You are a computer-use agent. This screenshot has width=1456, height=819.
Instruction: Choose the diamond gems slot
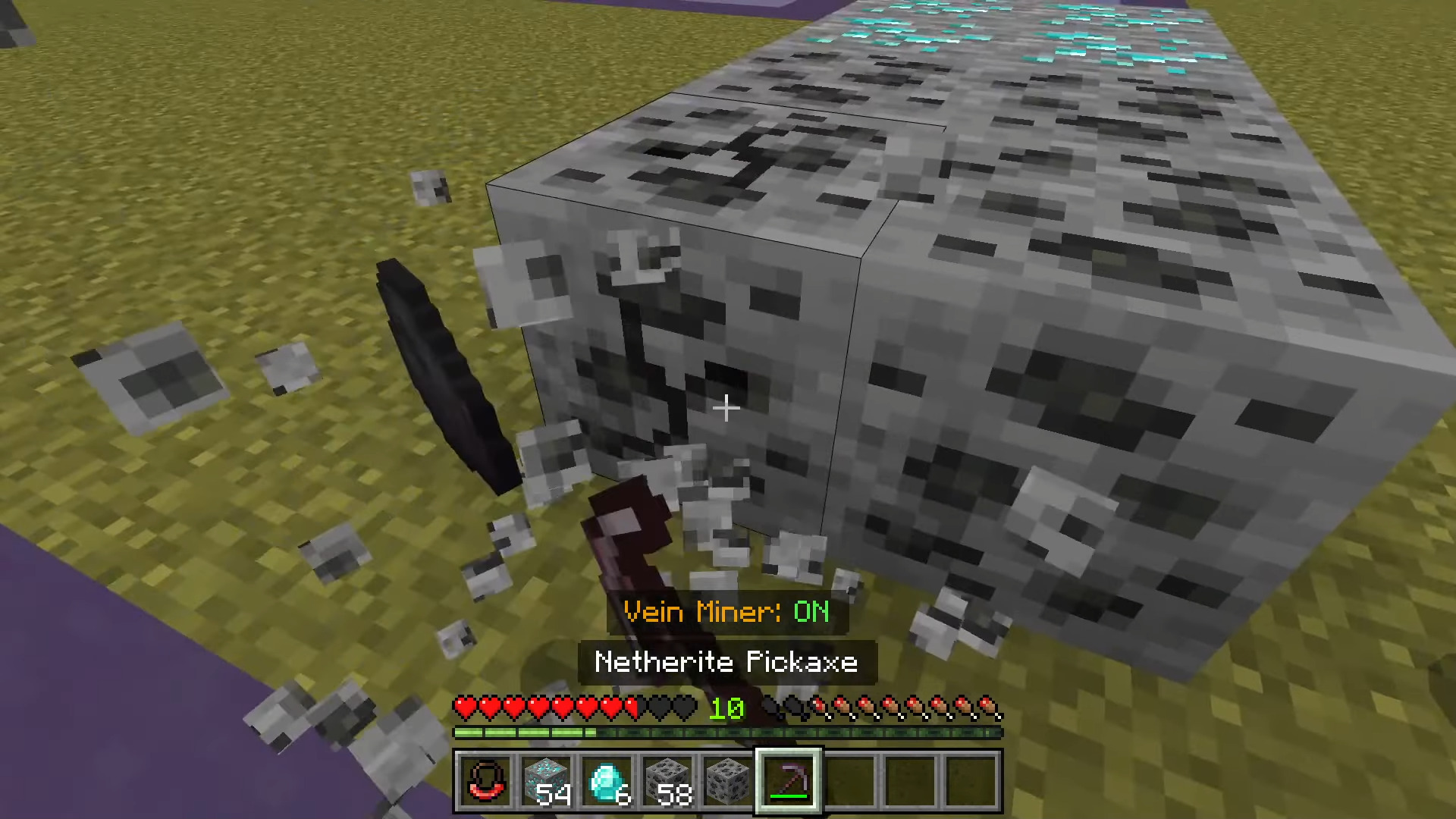(607, 780)
